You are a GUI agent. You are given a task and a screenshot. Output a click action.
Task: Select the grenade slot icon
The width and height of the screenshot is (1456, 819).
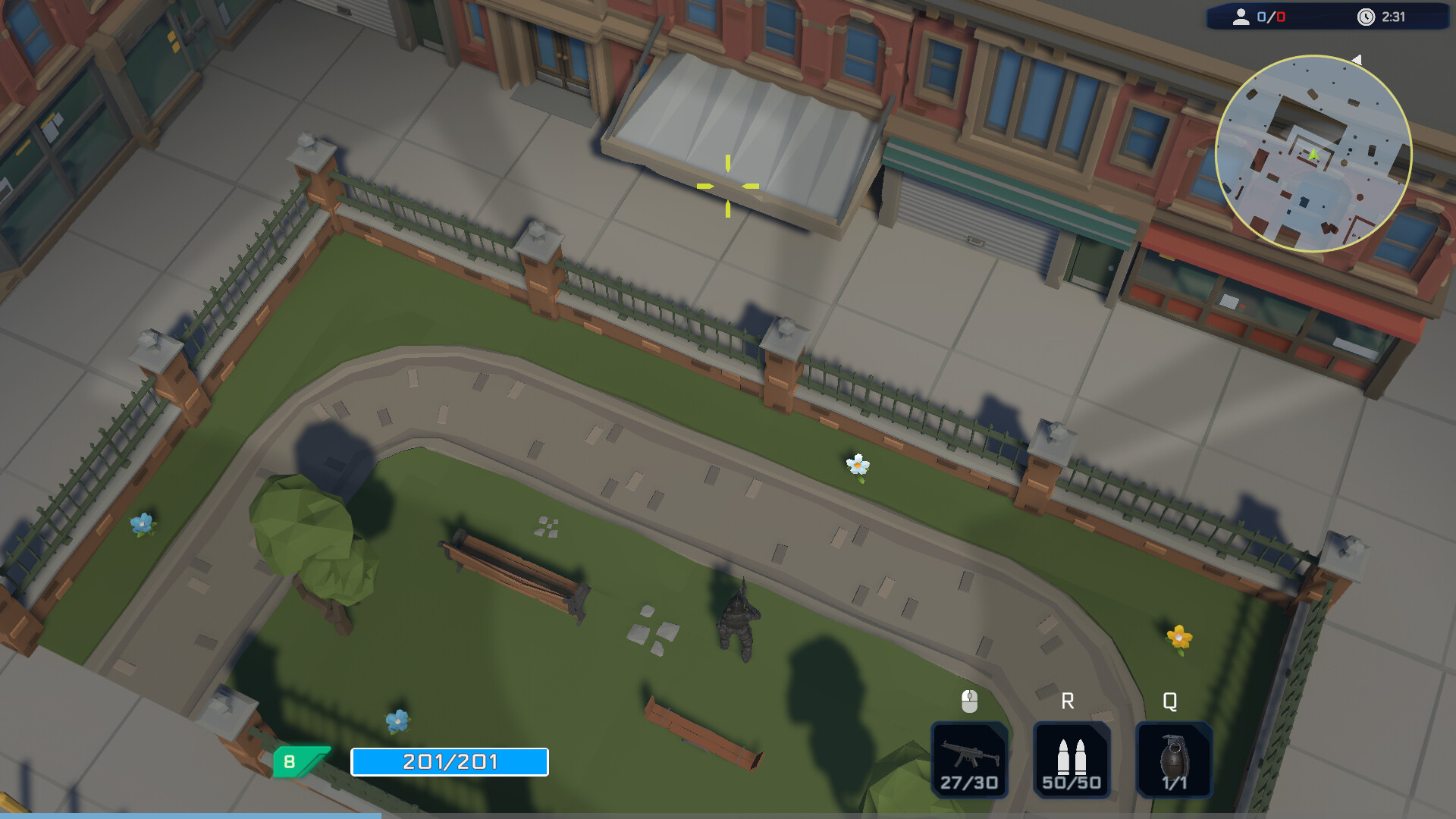(1175, 757)
